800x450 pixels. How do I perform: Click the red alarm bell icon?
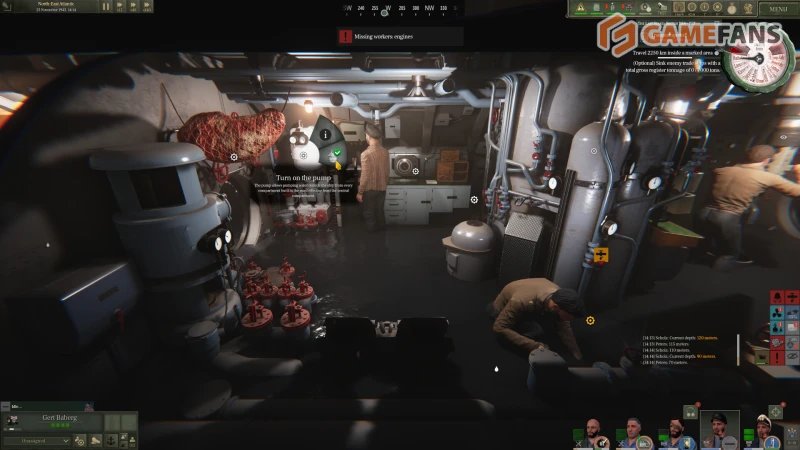tap(776, 298)
